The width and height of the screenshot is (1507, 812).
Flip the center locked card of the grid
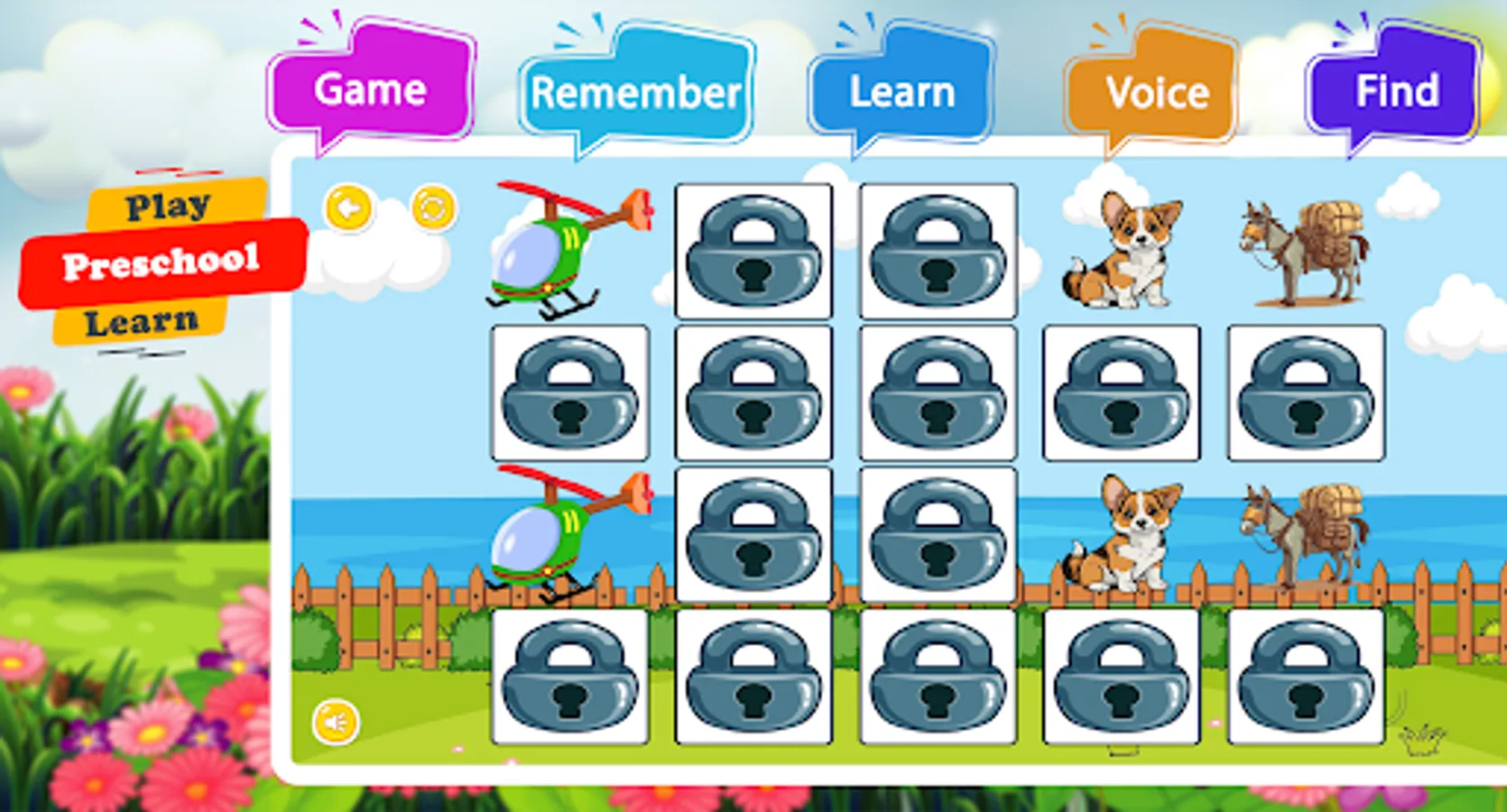pyautogui.click(x=938, y=394)
